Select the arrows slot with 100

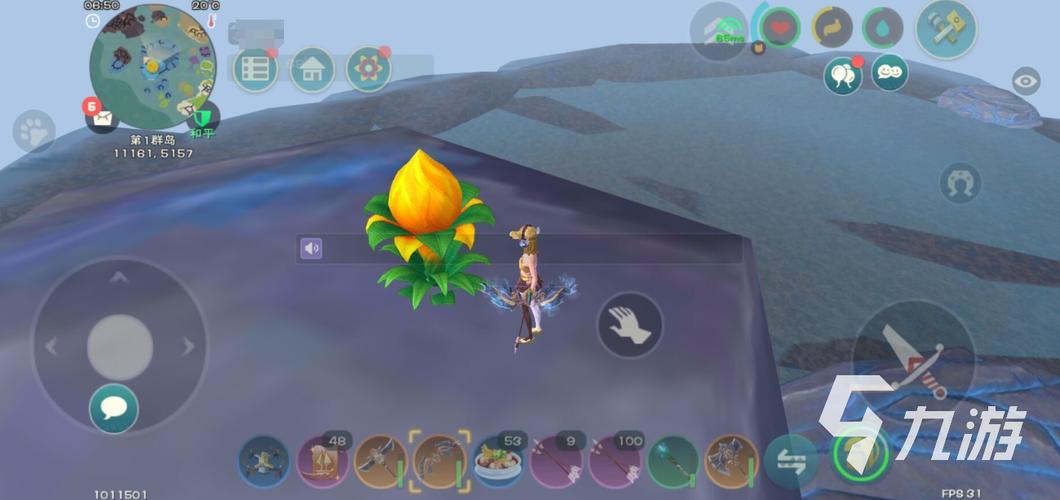click(614, 461)
